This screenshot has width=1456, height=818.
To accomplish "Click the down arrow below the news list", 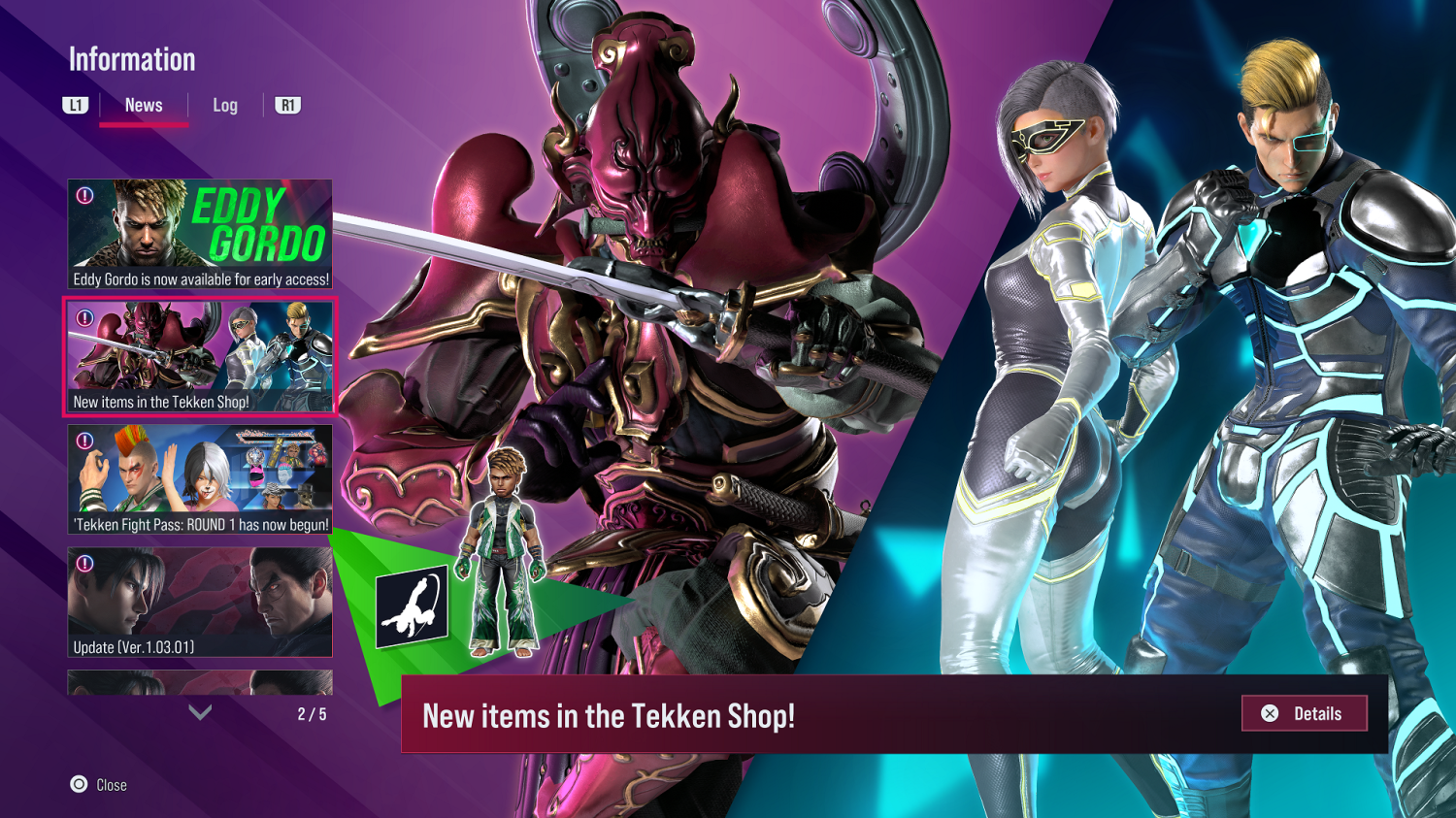I will [x=200, y=713].
